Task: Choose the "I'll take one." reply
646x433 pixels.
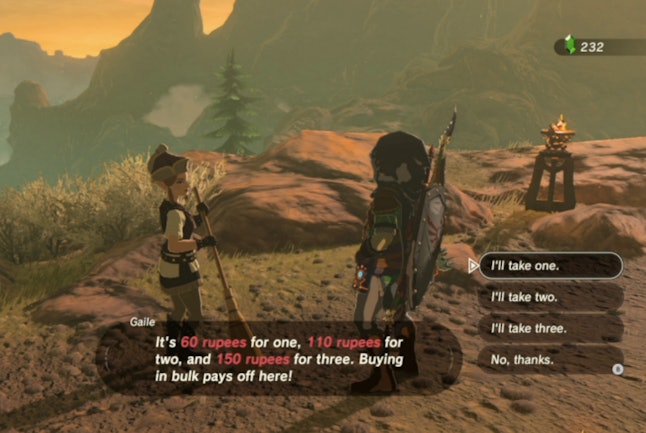Action: pos(549,266)
